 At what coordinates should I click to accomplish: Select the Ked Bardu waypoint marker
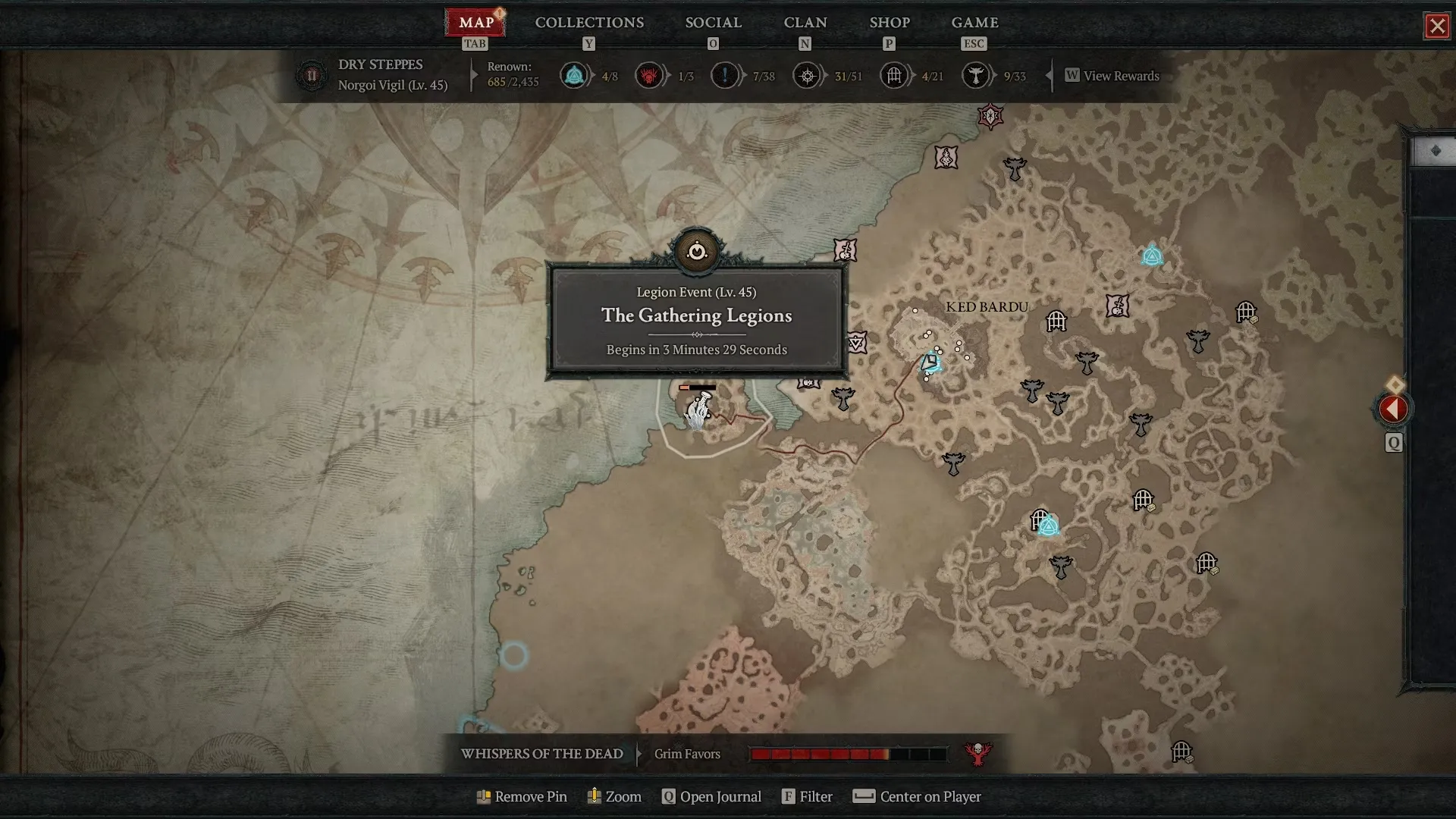point(931,363)
